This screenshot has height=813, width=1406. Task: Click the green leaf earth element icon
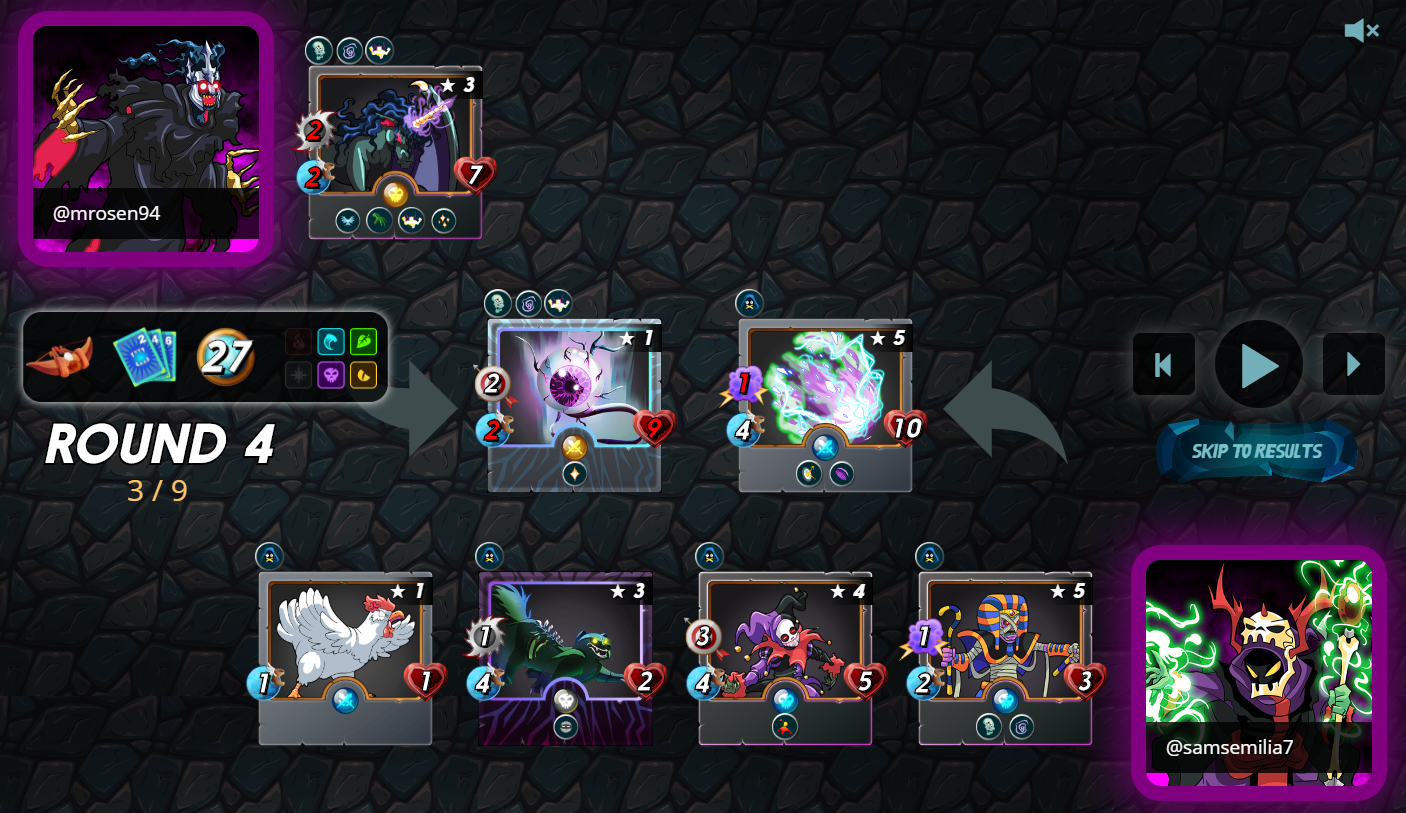363,342
